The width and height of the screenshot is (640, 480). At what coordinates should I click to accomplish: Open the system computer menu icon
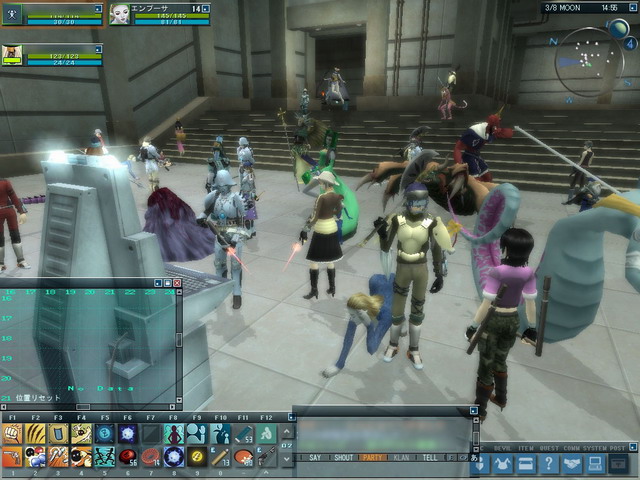596,464
